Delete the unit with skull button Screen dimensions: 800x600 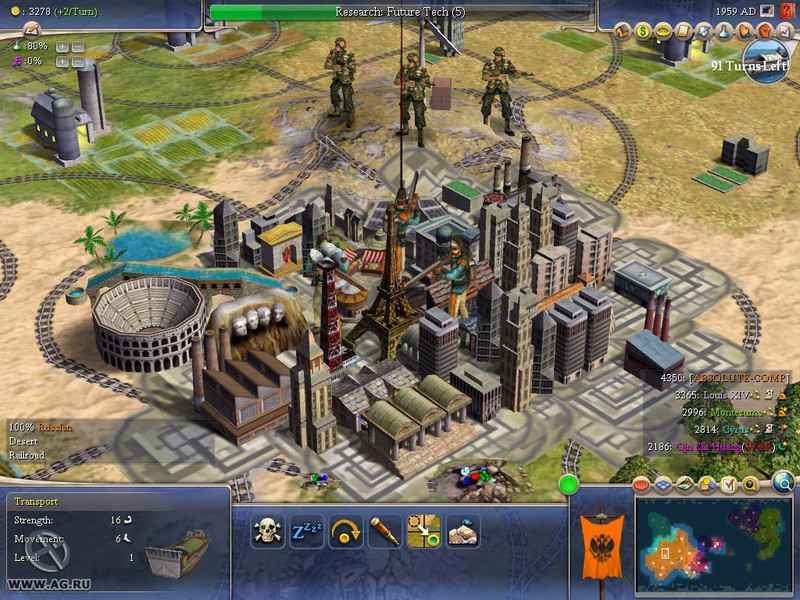pyautogui.click(x=266, y=531)
